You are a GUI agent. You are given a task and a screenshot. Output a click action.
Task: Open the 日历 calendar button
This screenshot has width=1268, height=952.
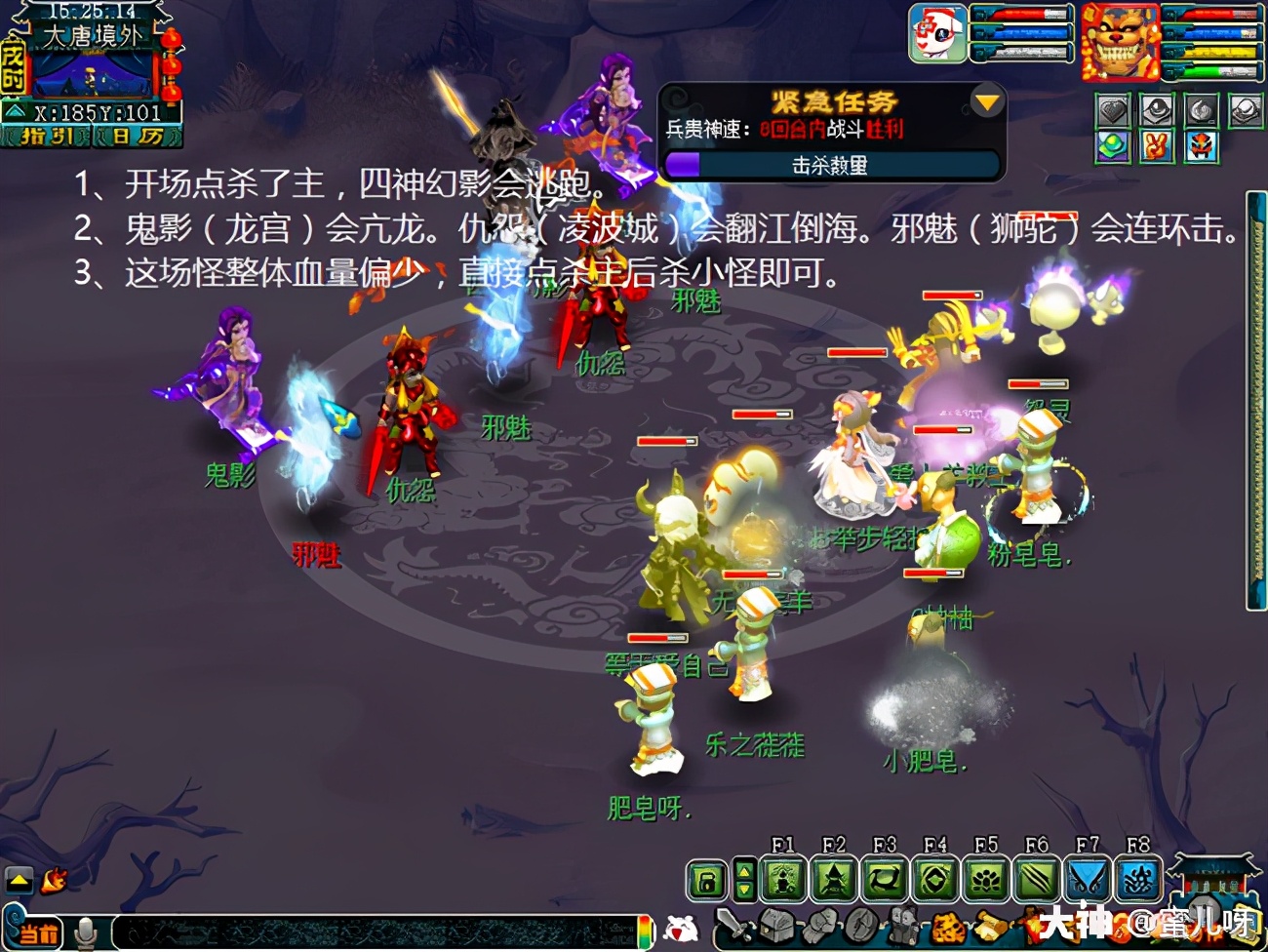(137, 137)
